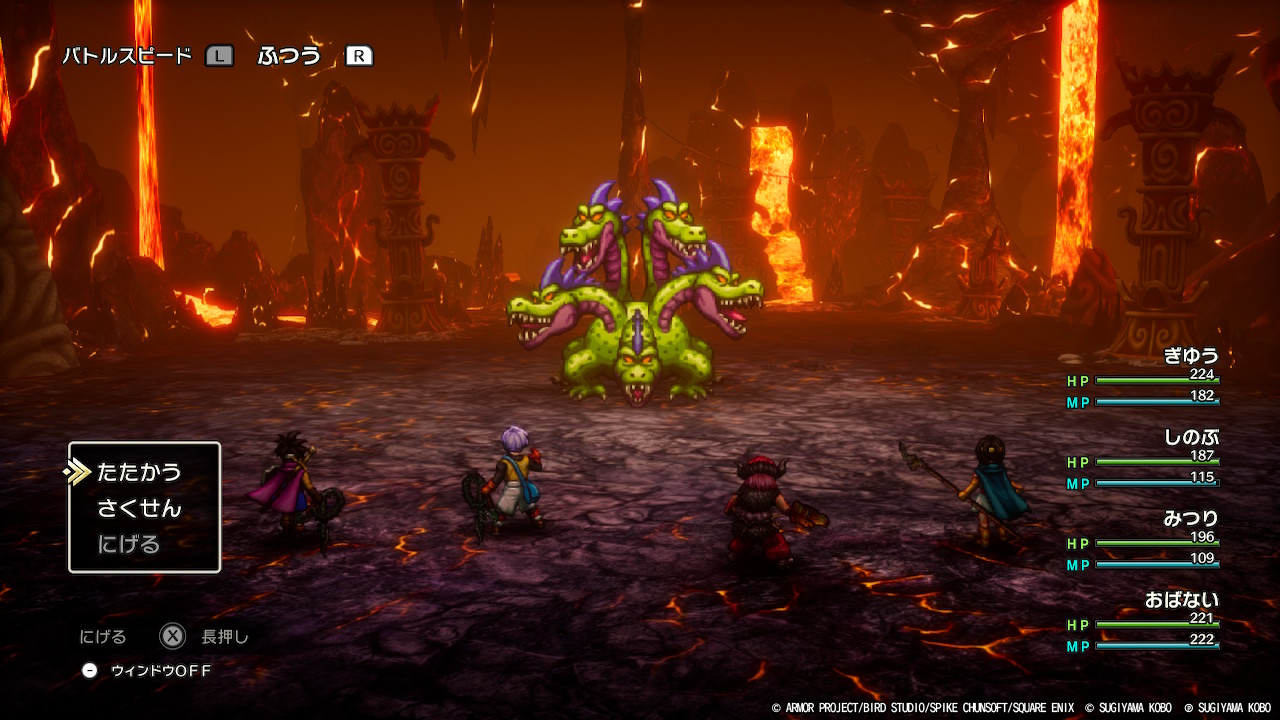This screenshot has height=720, width=1280.
Task: Choose the にげる flee command
Action: tap(129, 545)
